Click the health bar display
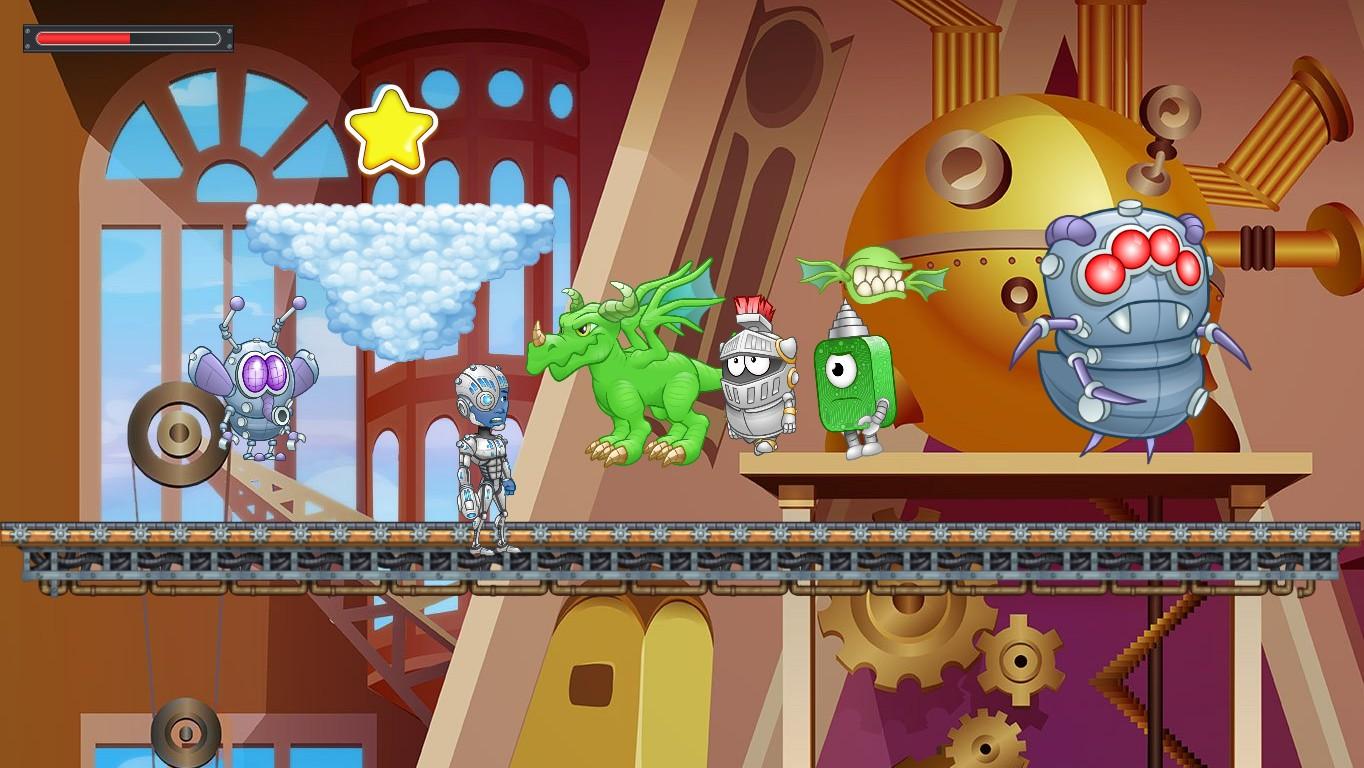Screen dimensions: 1364x768 [x=127, y=38]
